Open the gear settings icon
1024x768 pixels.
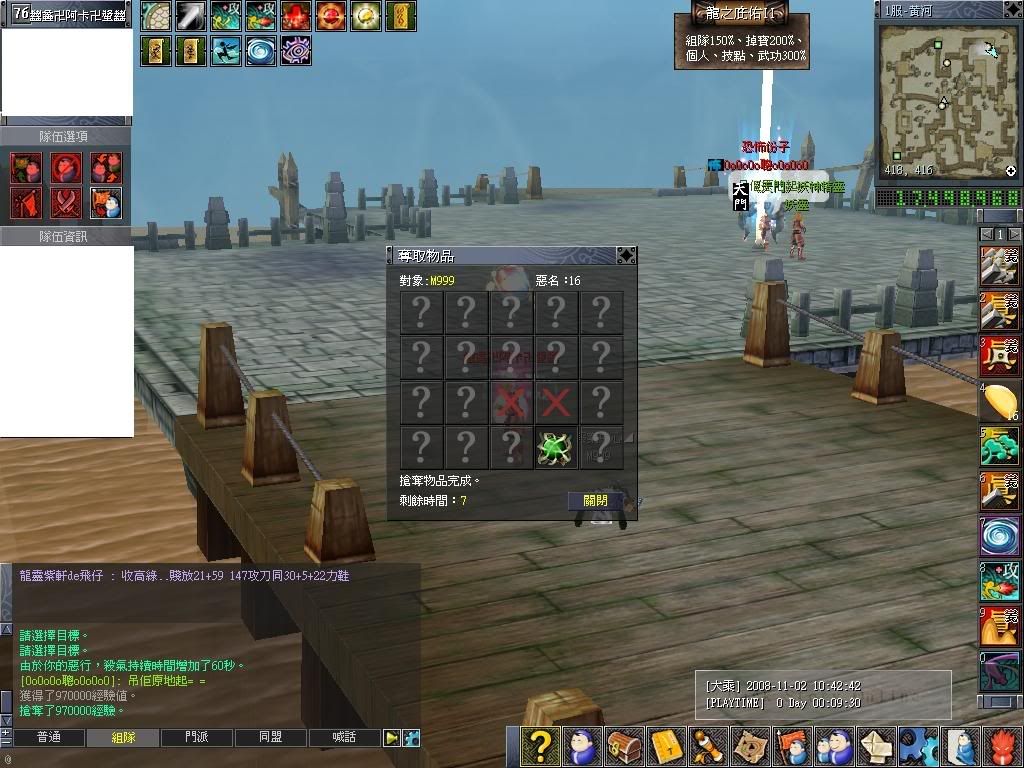coord(917,746)
